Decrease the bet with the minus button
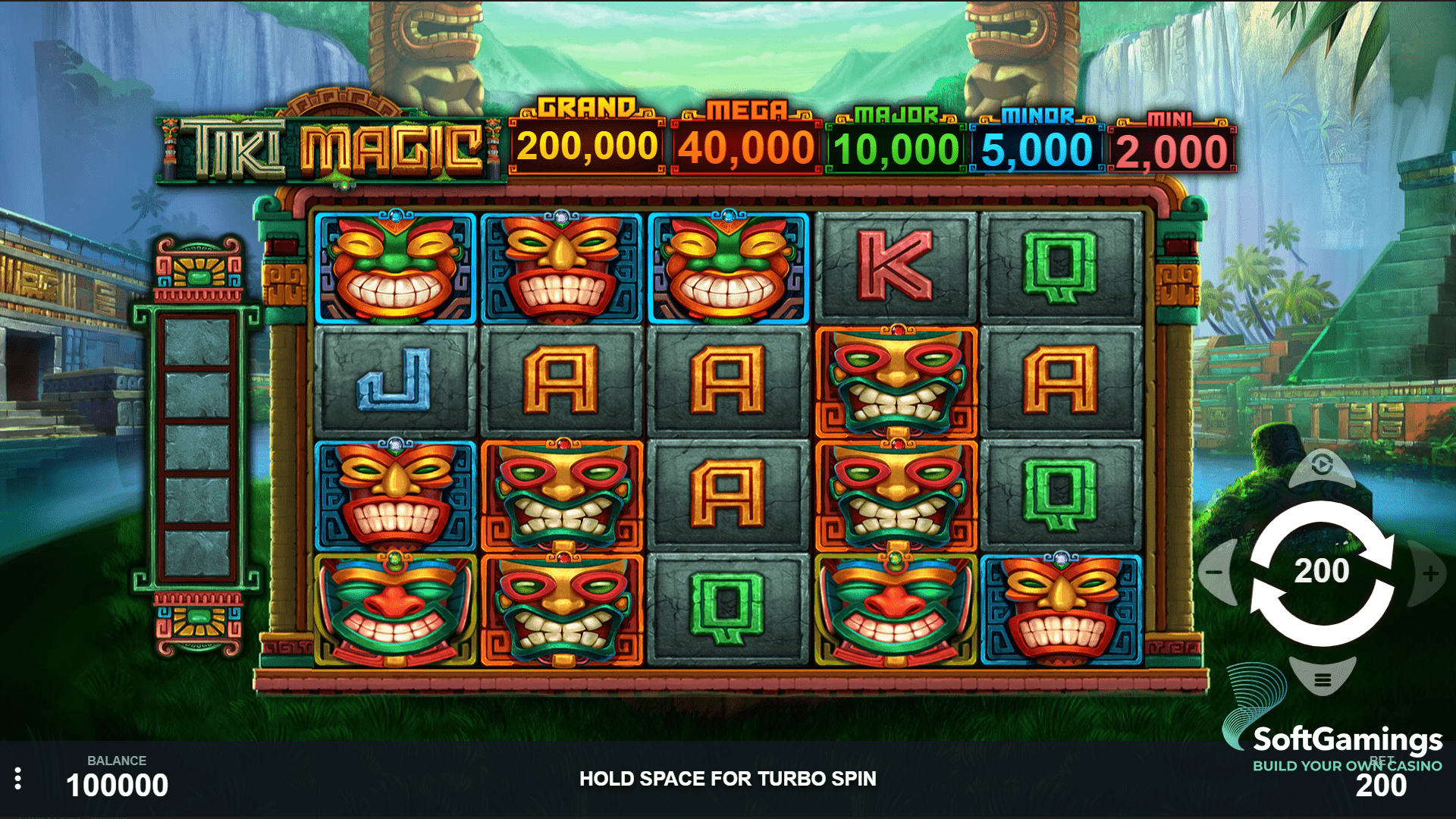This screenshot has height=819, width=1456. click(1215, 573)
